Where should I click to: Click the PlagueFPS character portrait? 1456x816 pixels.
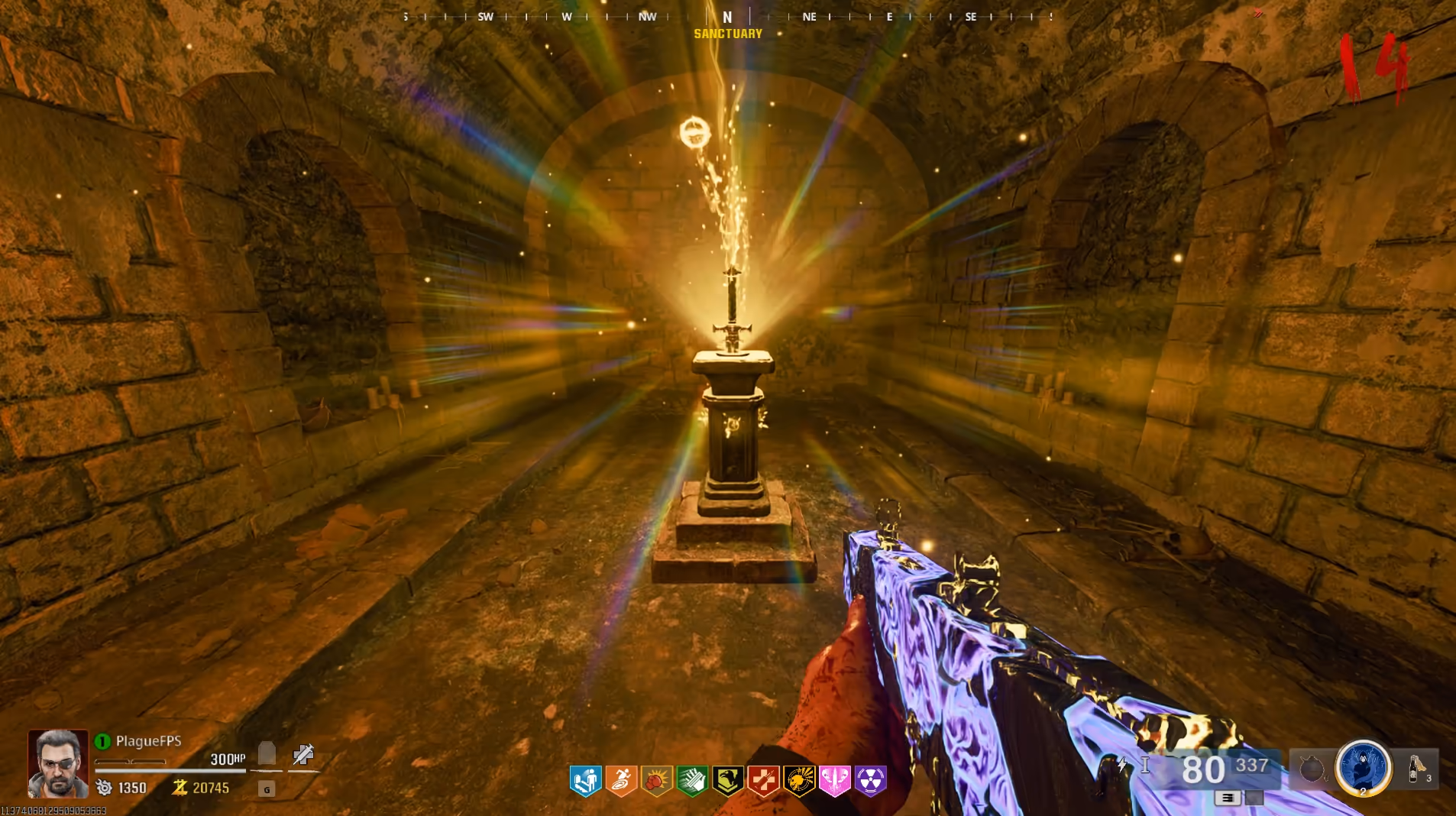pos(58,763)
